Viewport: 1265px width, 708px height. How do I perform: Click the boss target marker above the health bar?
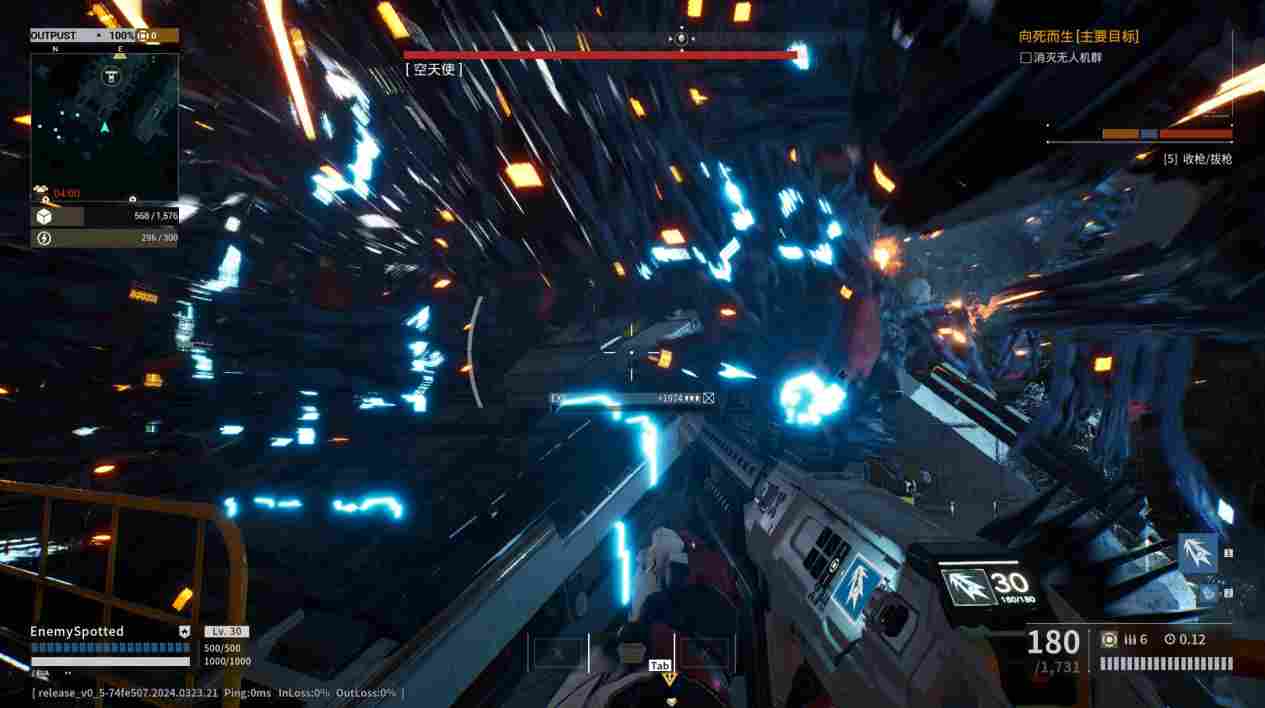coord(682,39)
